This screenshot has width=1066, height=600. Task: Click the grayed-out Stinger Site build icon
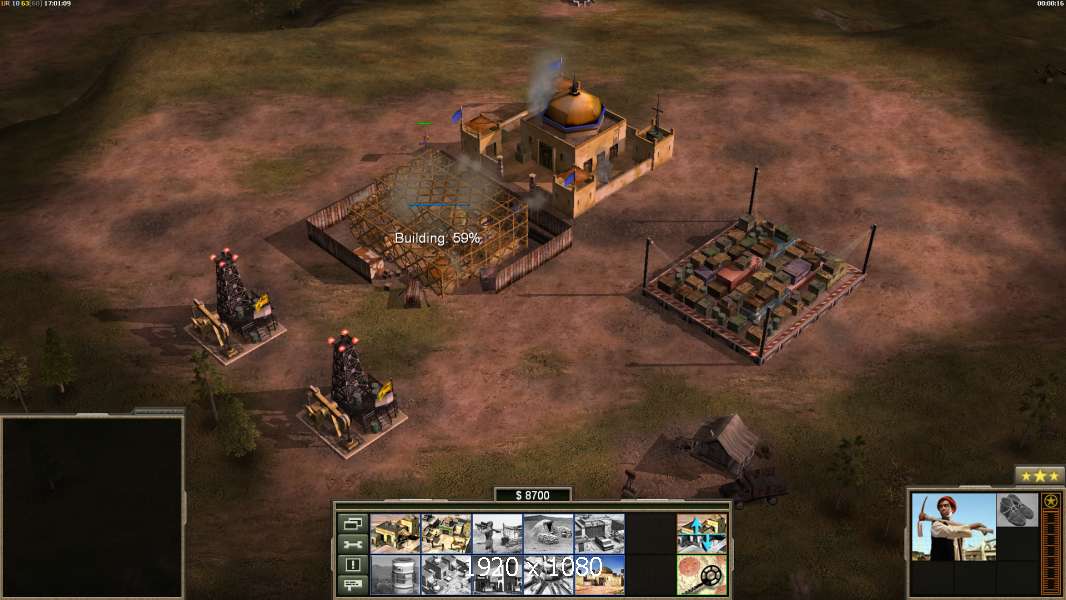coord(497,533)
